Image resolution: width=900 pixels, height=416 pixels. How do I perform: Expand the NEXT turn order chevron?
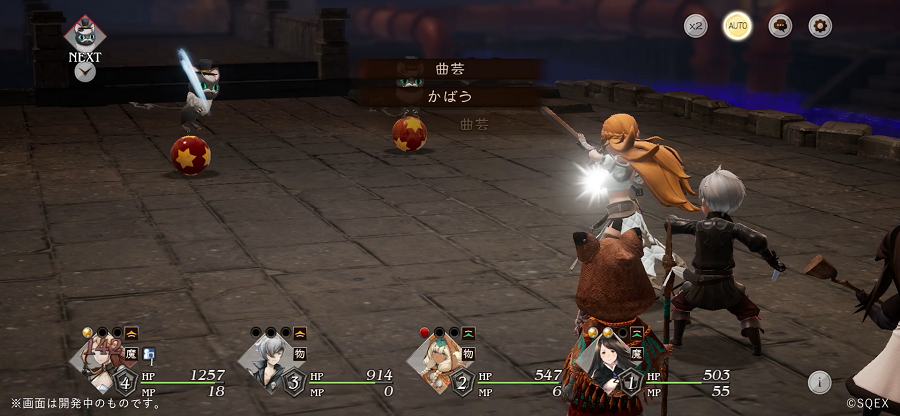pyautogui.click(x=85, y=72)
